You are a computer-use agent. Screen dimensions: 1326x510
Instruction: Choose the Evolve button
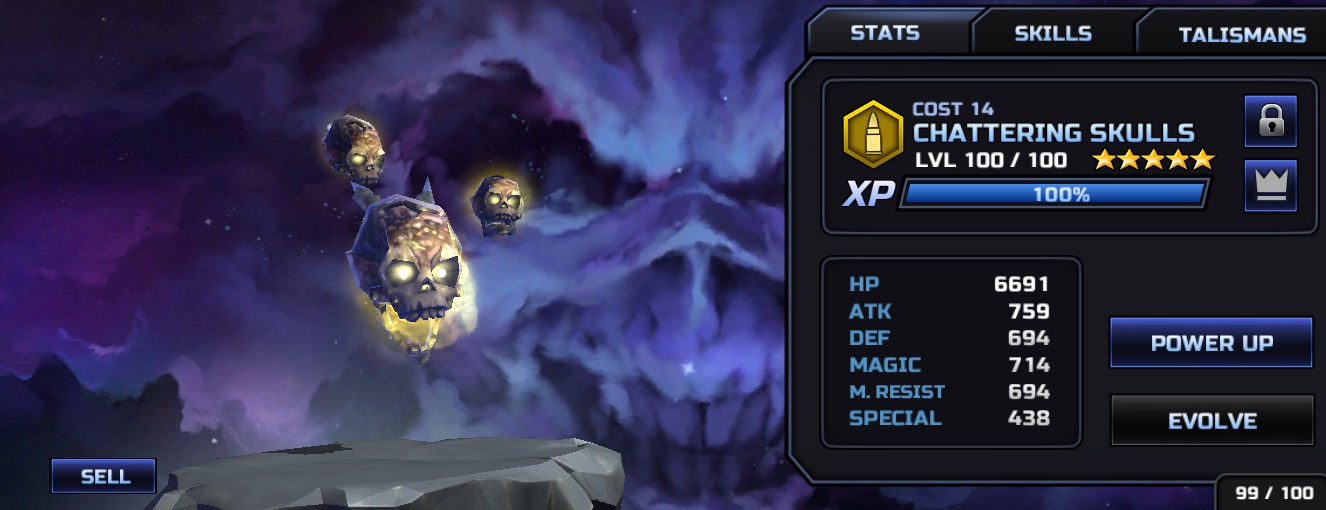(x=1211, y=421)
